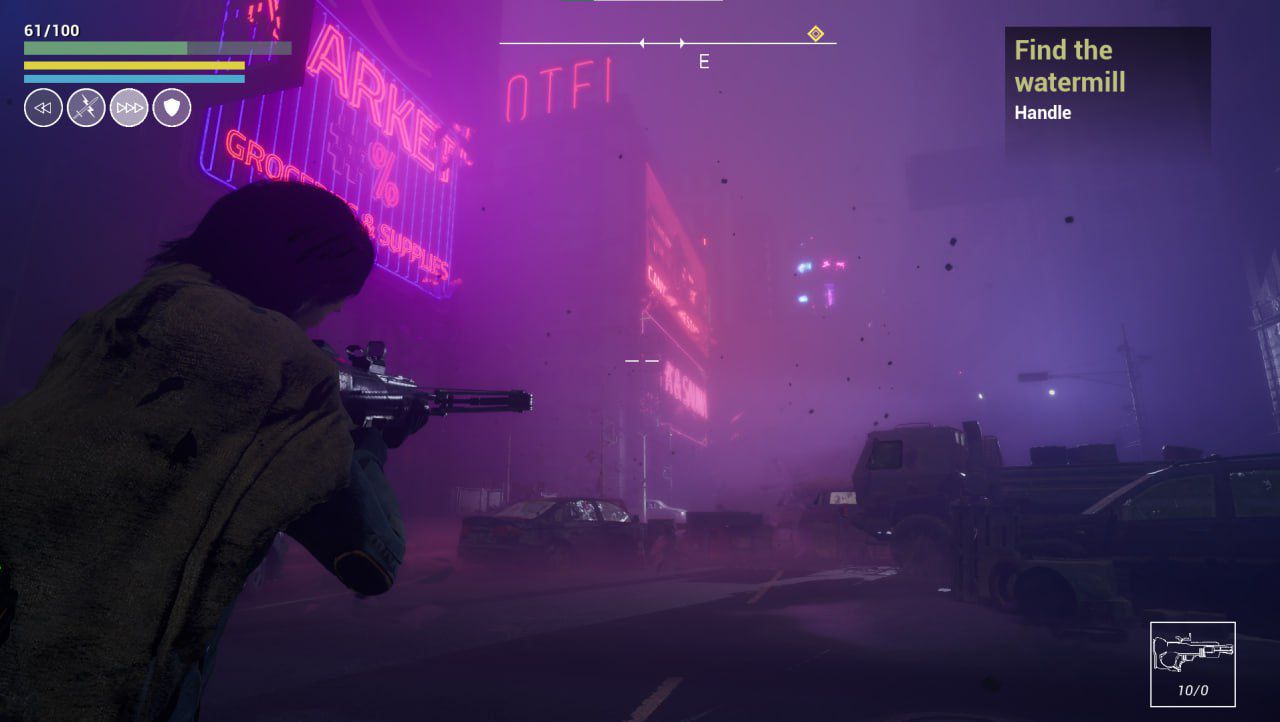Use the triple-arrow speed boost ability
This screenshot has height=722, width=1280.
(129, 108)
